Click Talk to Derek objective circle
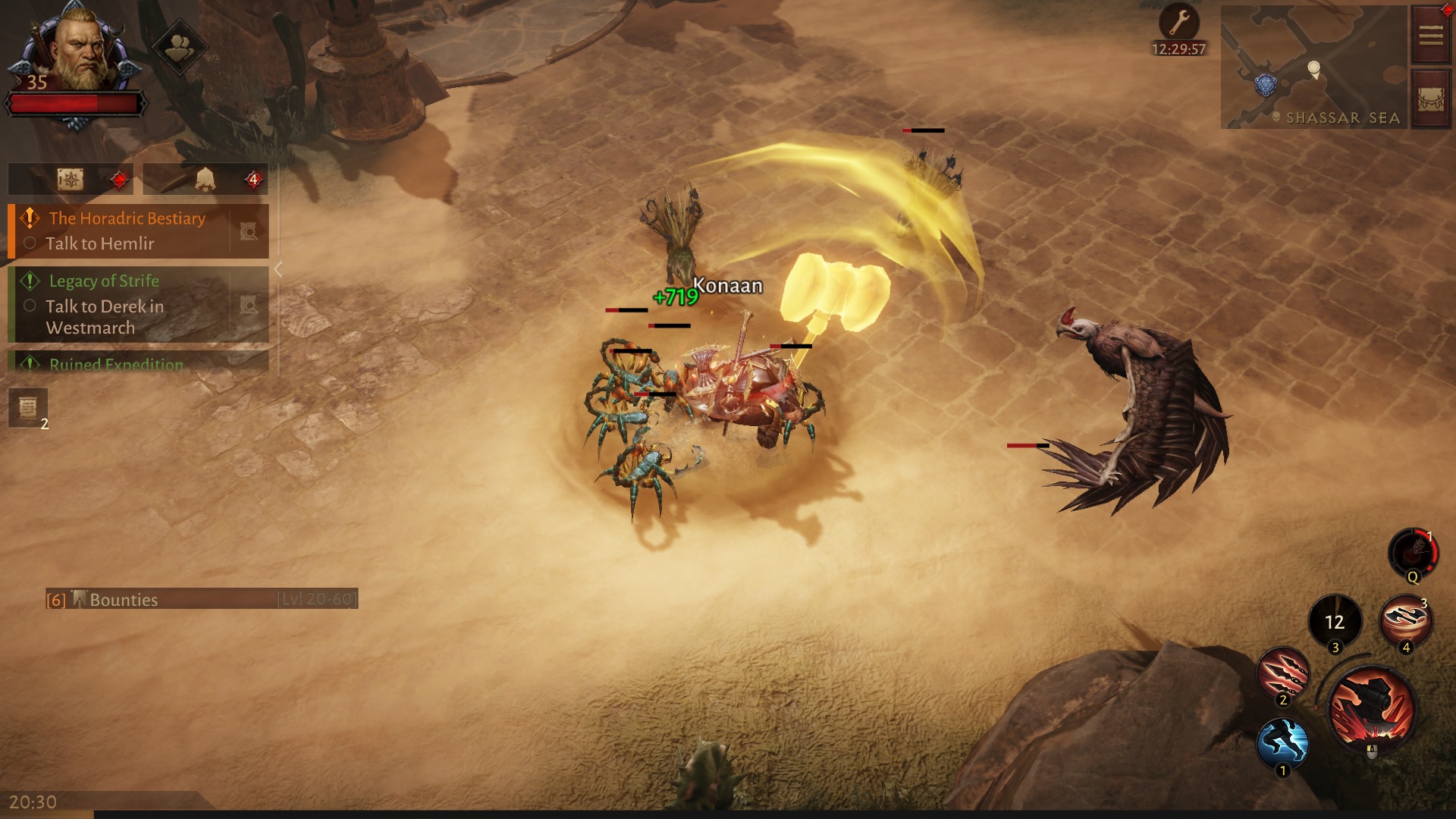 point(30,306)
